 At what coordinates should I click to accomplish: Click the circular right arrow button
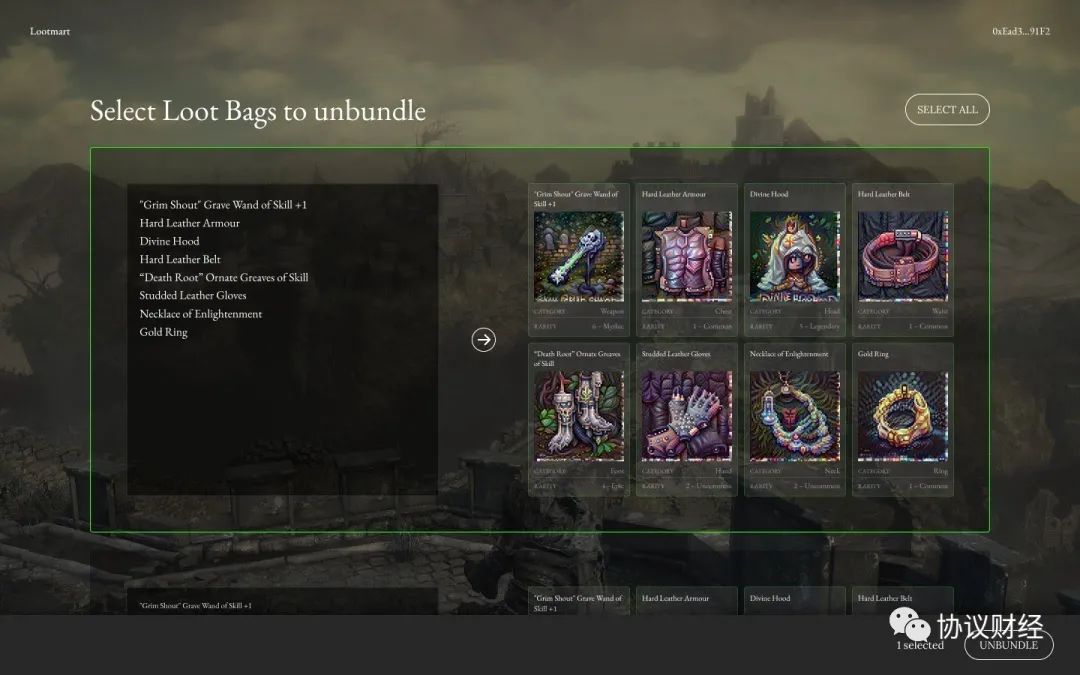tap(483, 340)
